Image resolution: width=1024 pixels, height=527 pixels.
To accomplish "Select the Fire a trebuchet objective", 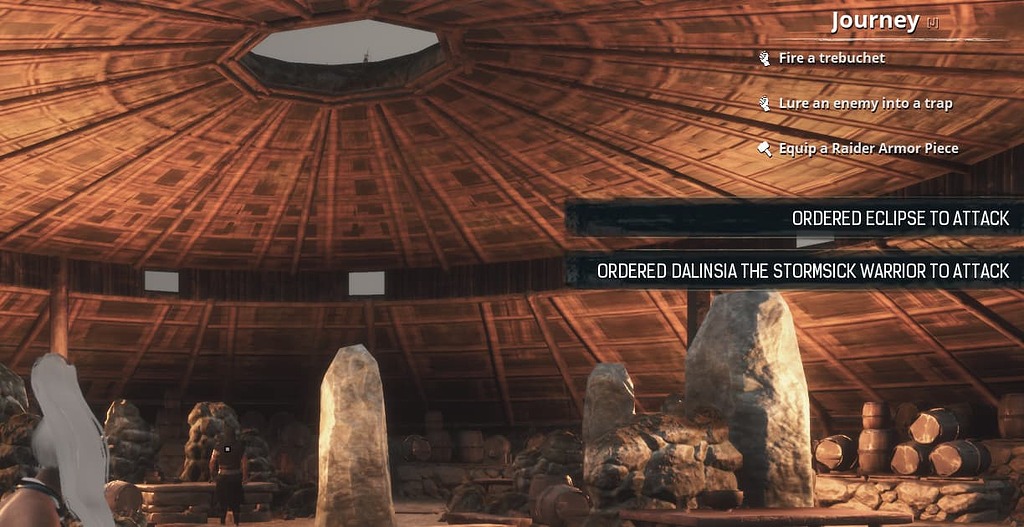I will [831, 58].
